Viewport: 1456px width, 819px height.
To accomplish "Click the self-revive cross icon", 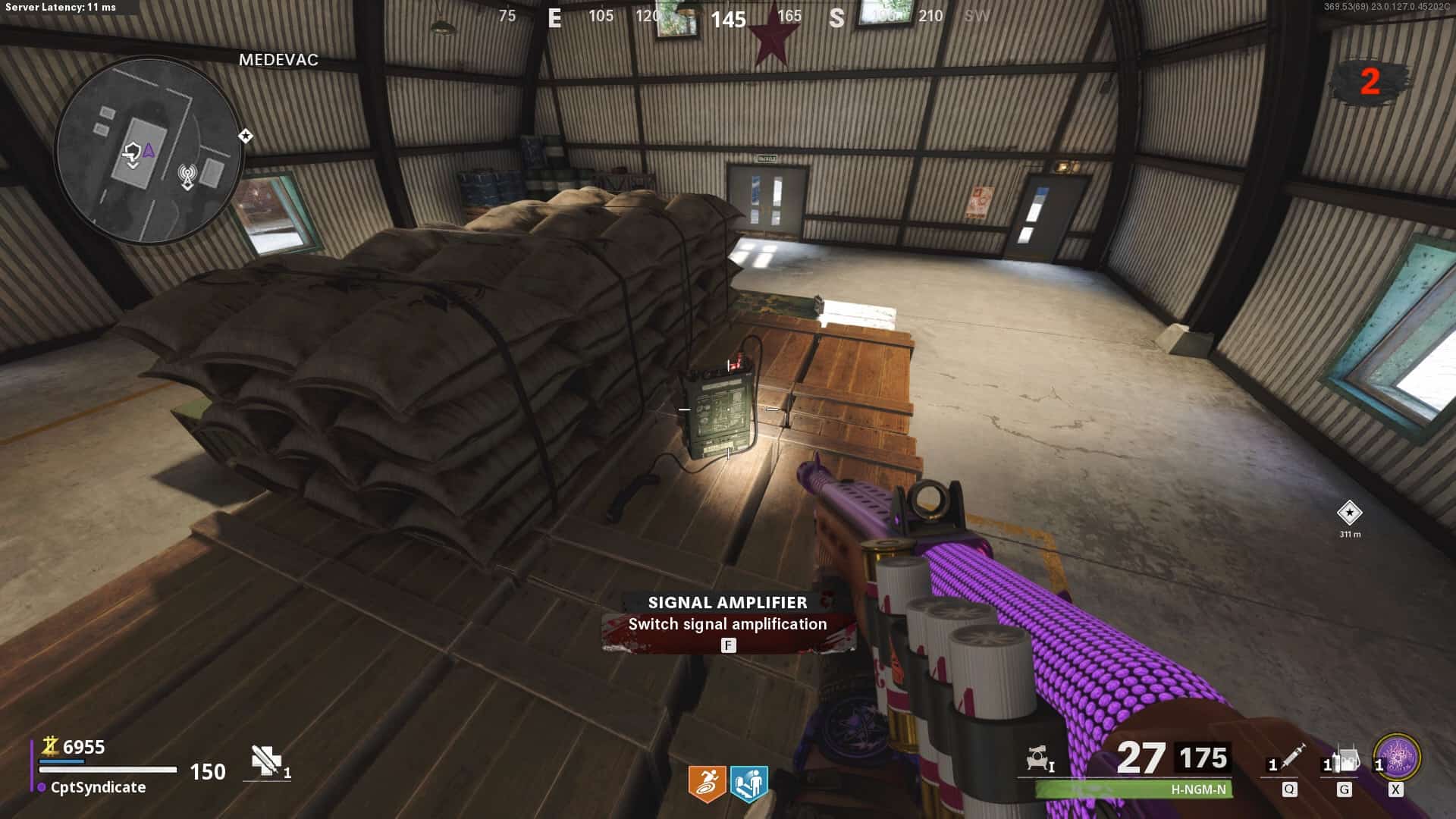I will pos(265,760).
